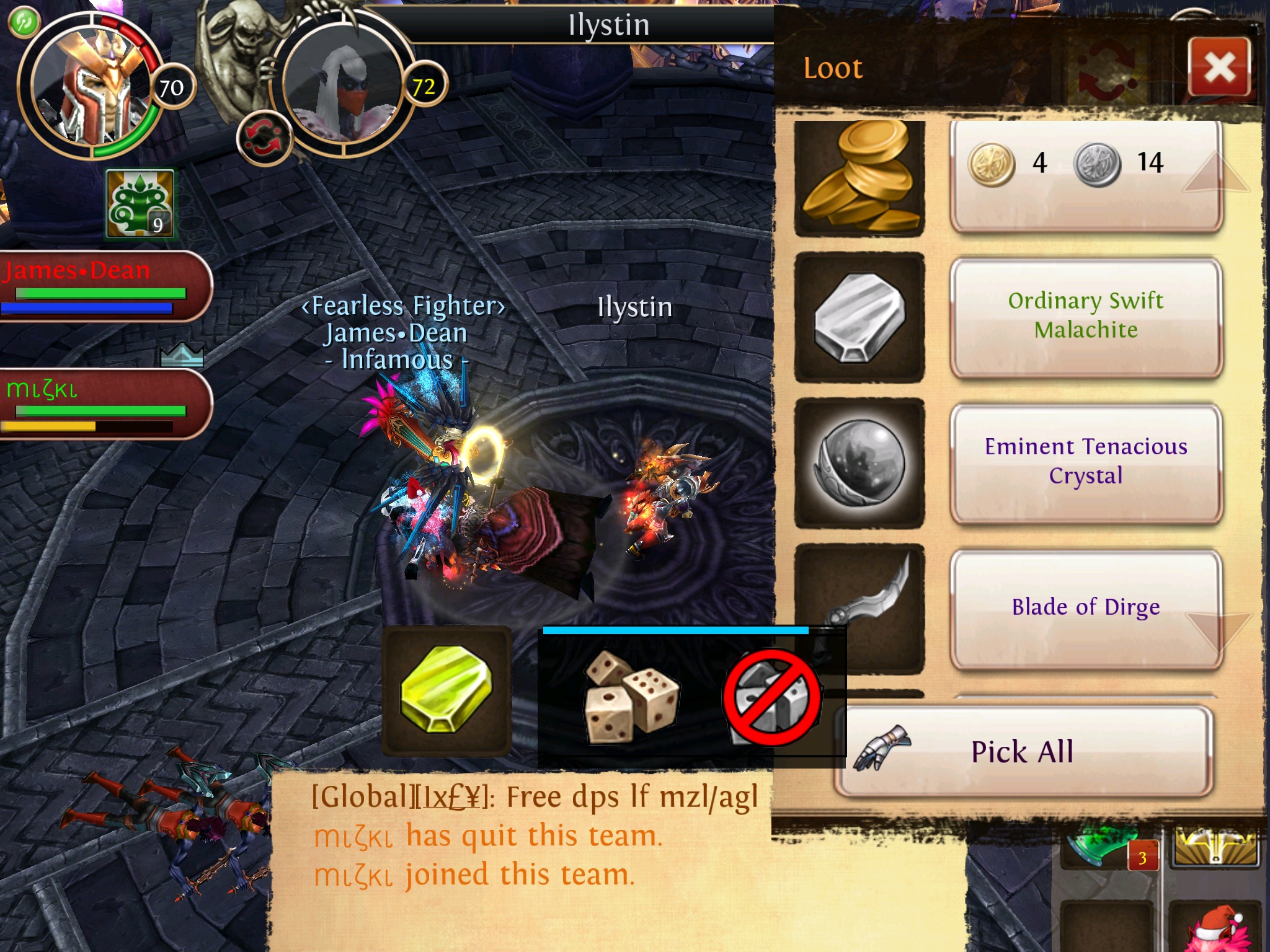Screen dimensions: 1270x952
Task: Inspect the yellow gem being rolled
Action: pyautogui.click(x=446, y=690)
